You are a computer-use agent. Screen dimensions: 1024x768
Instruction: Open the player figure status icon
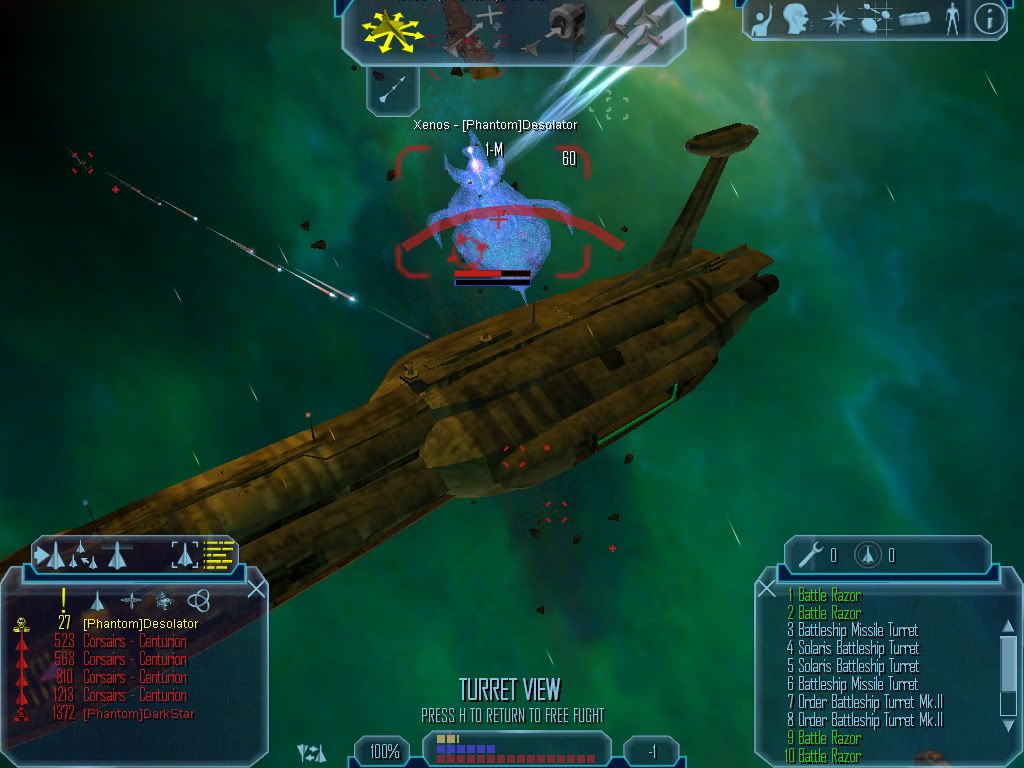tap(952, 19)
